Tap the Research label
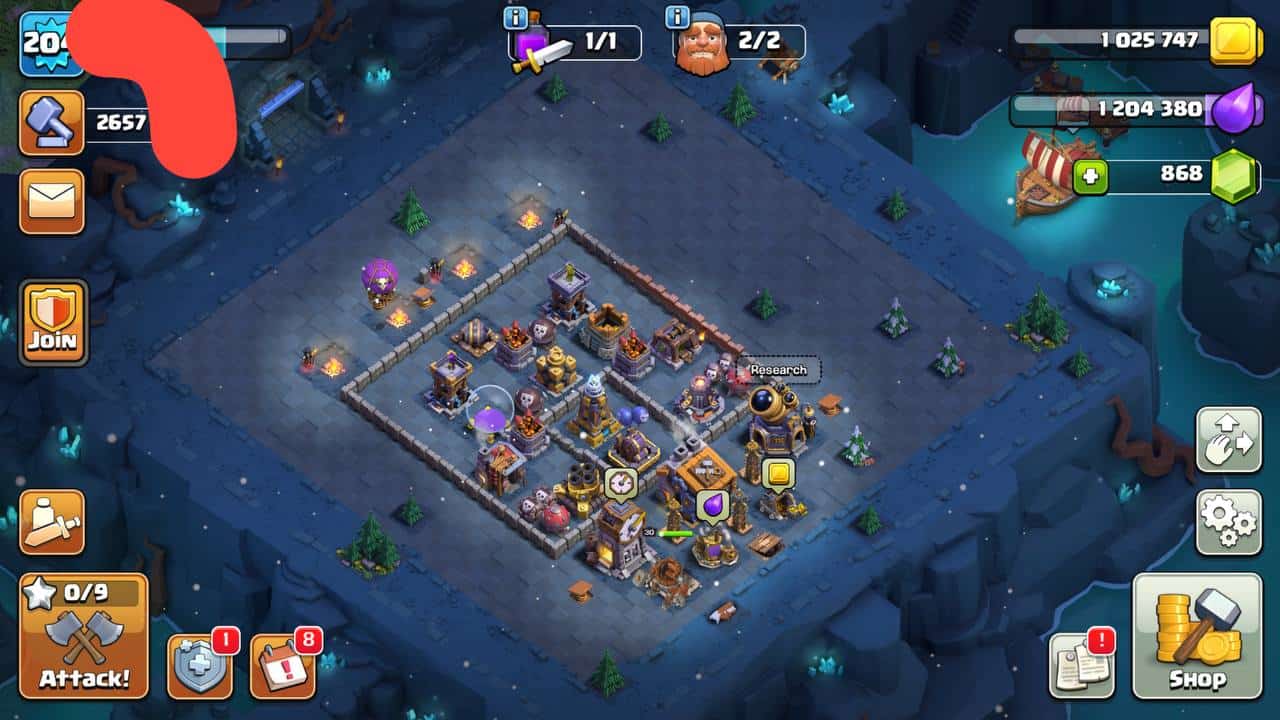The image size is (1280, 720). click(778, 369)
